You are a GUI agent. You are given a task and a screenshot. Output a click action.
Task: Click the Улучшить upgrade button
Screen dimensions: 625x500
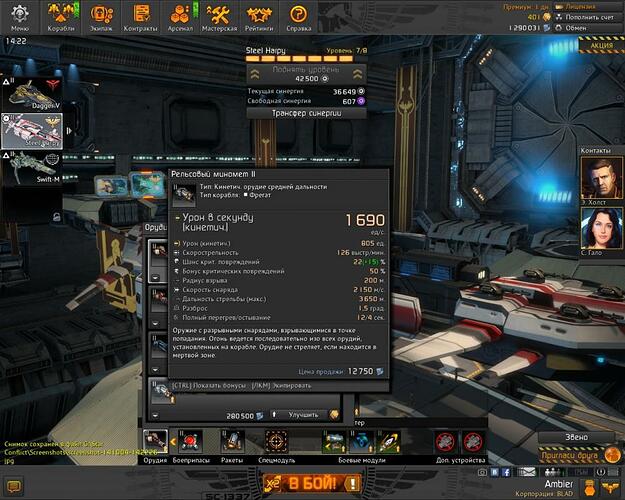[x=303, y=414]
